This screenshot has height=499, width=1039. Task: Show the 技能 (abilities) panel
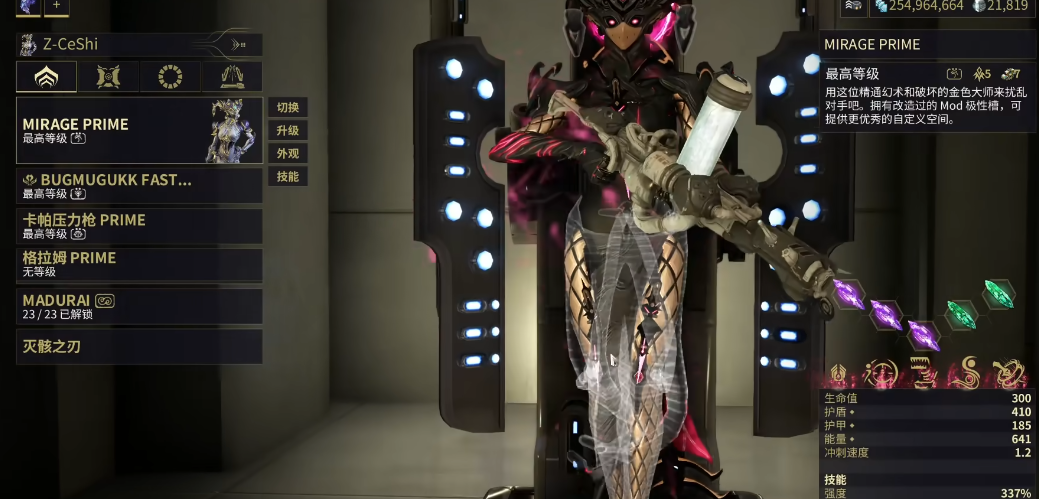(x=287, y=176)
